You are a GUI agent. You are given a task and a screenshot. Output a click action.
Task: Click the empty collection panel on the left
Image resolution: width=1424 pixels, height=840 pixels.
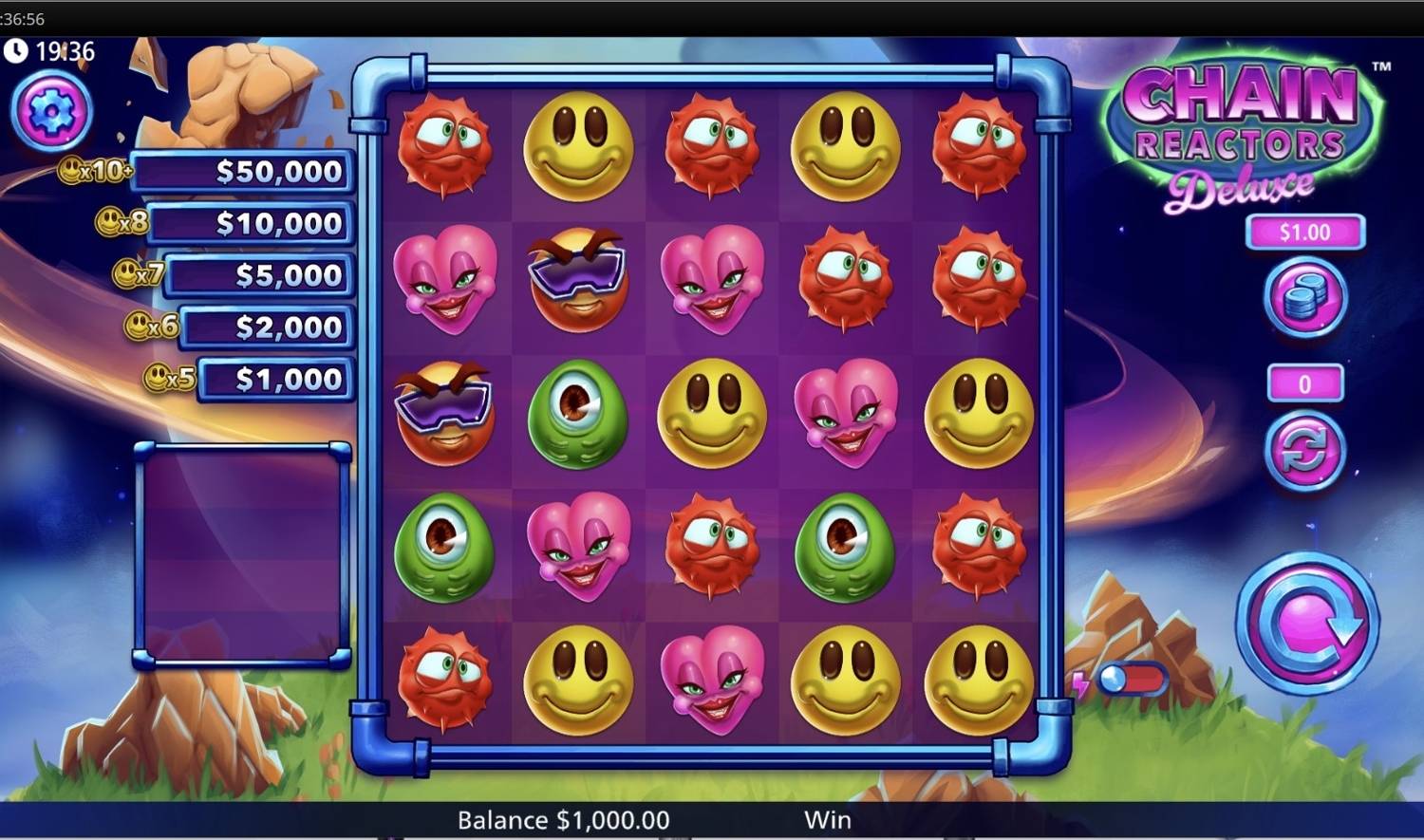click(242, 555)
